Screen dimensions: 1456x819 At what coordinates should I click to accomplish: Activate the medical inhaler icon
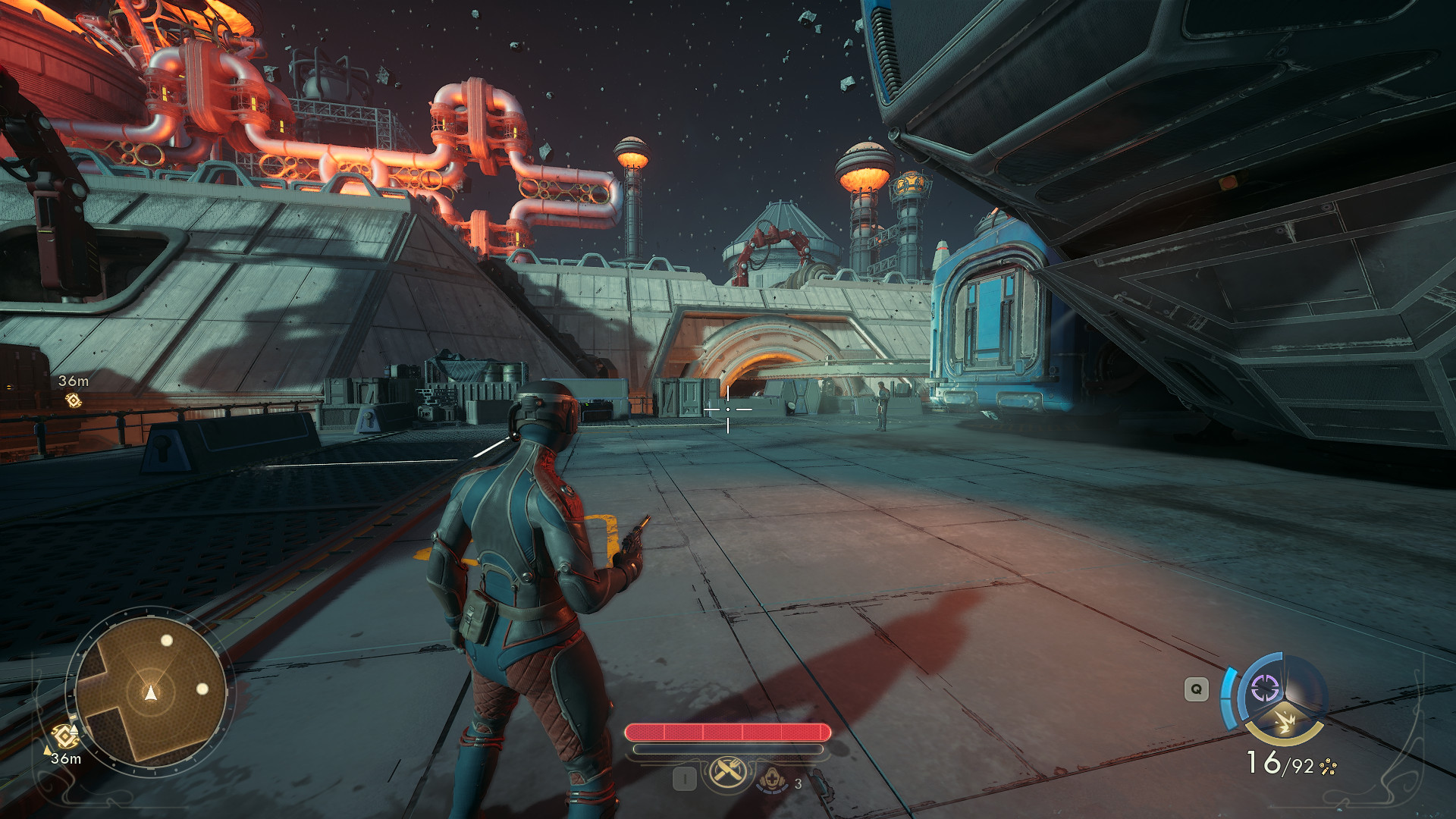[772, 779]
